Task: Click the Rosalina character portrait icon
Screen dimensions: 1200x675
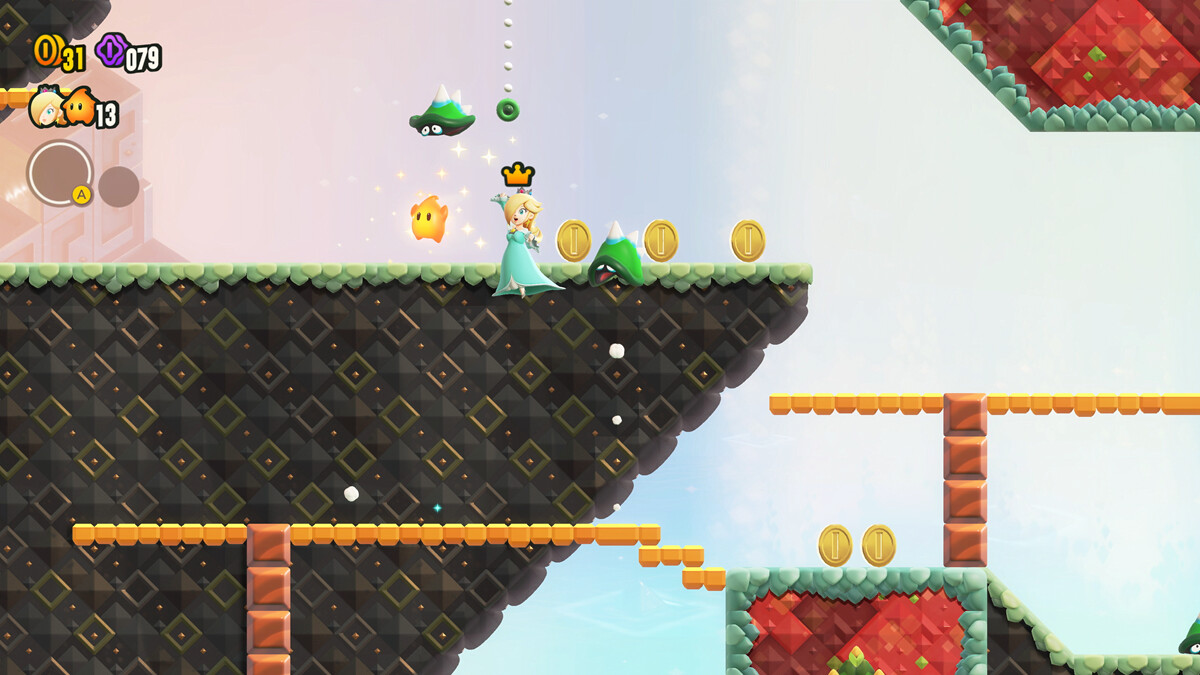Action: pyautogui.click(x=45, y=108)
